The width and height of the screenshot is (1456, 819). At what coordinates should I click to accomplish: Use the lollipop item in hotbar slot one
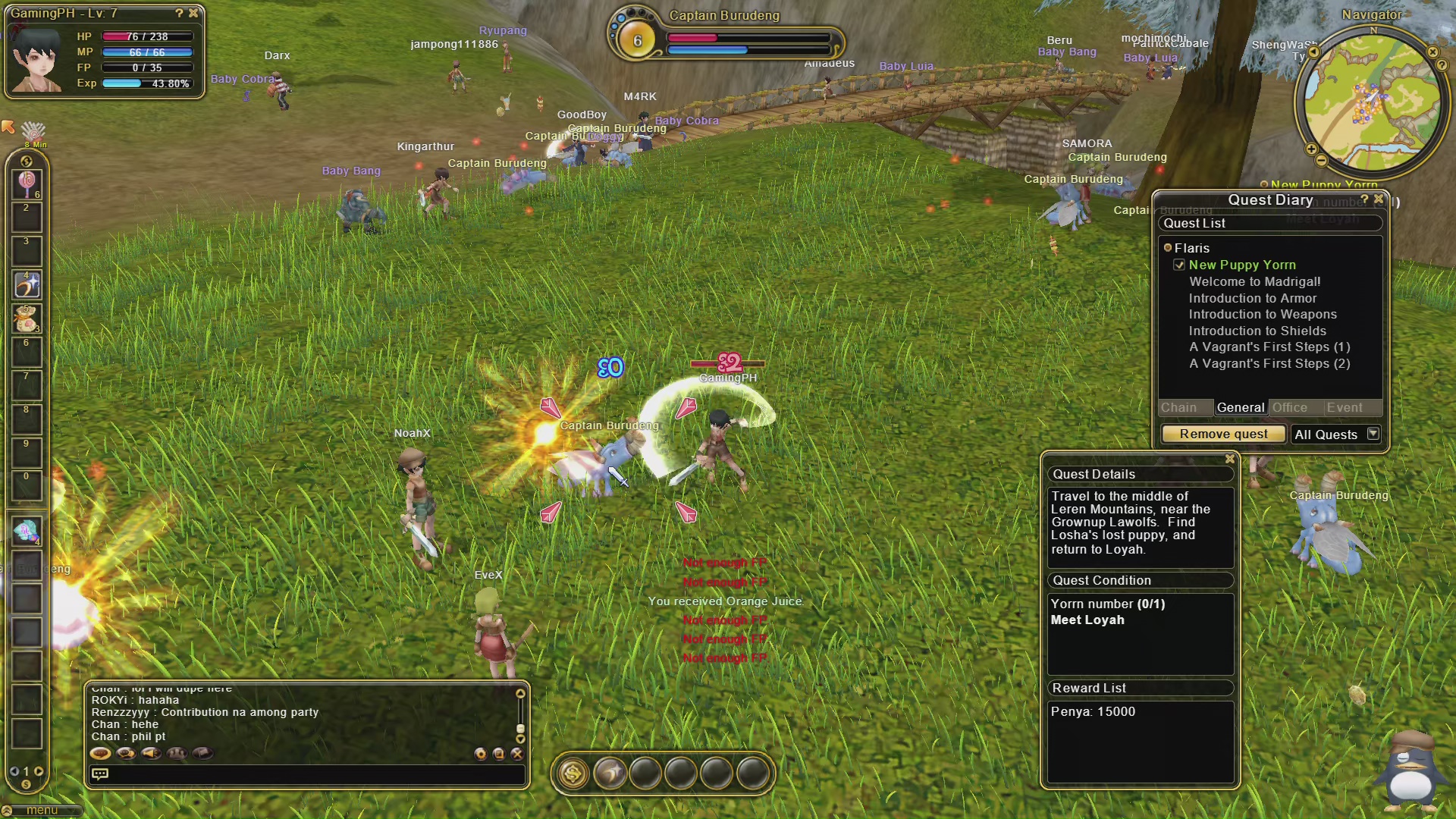point(27,182)
